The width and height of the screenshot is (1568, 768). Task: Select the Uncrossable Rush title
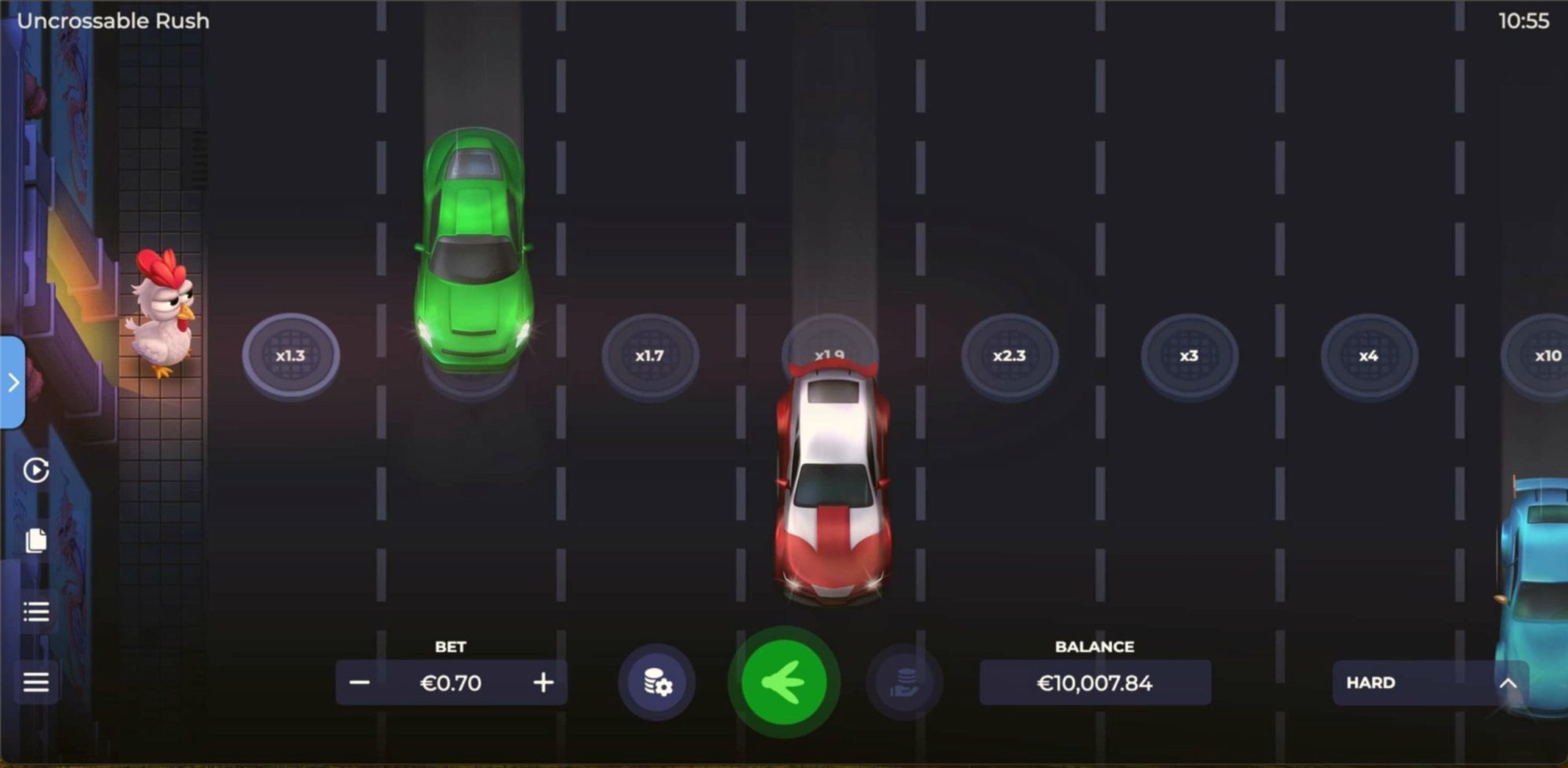tap(114, 21)
